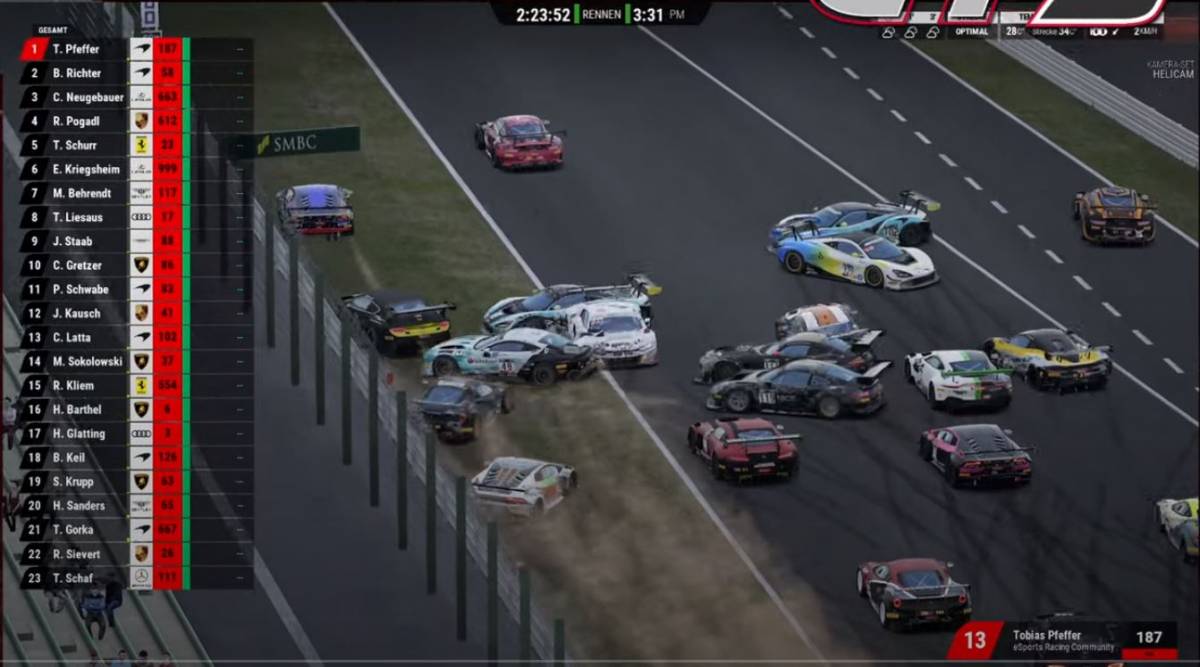Select C. Gretzer in the leaderboard
The image size is (1200, 667).
click(77, 265)
